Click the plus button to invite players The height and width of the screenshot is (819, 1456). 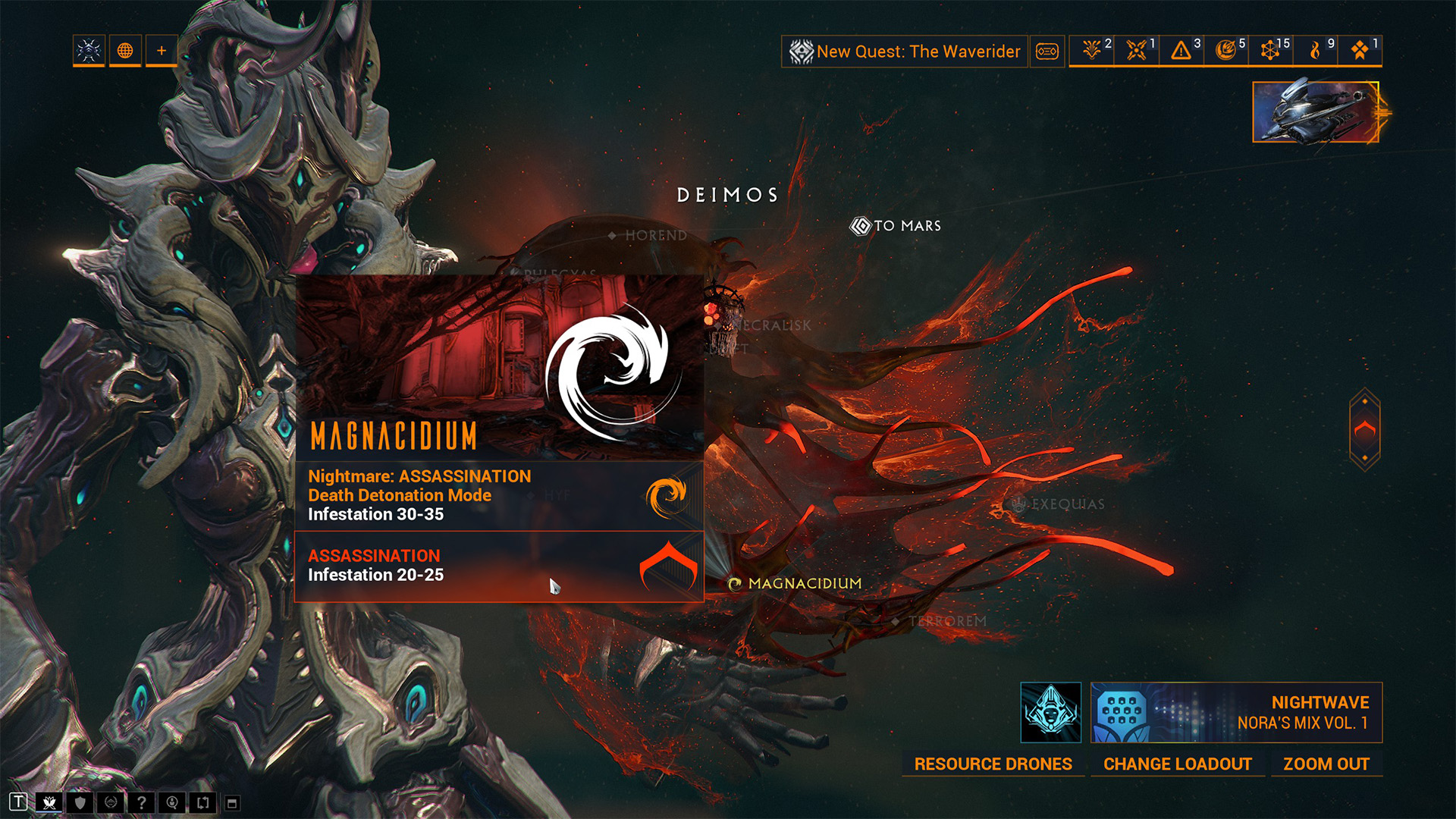[162, 51]
